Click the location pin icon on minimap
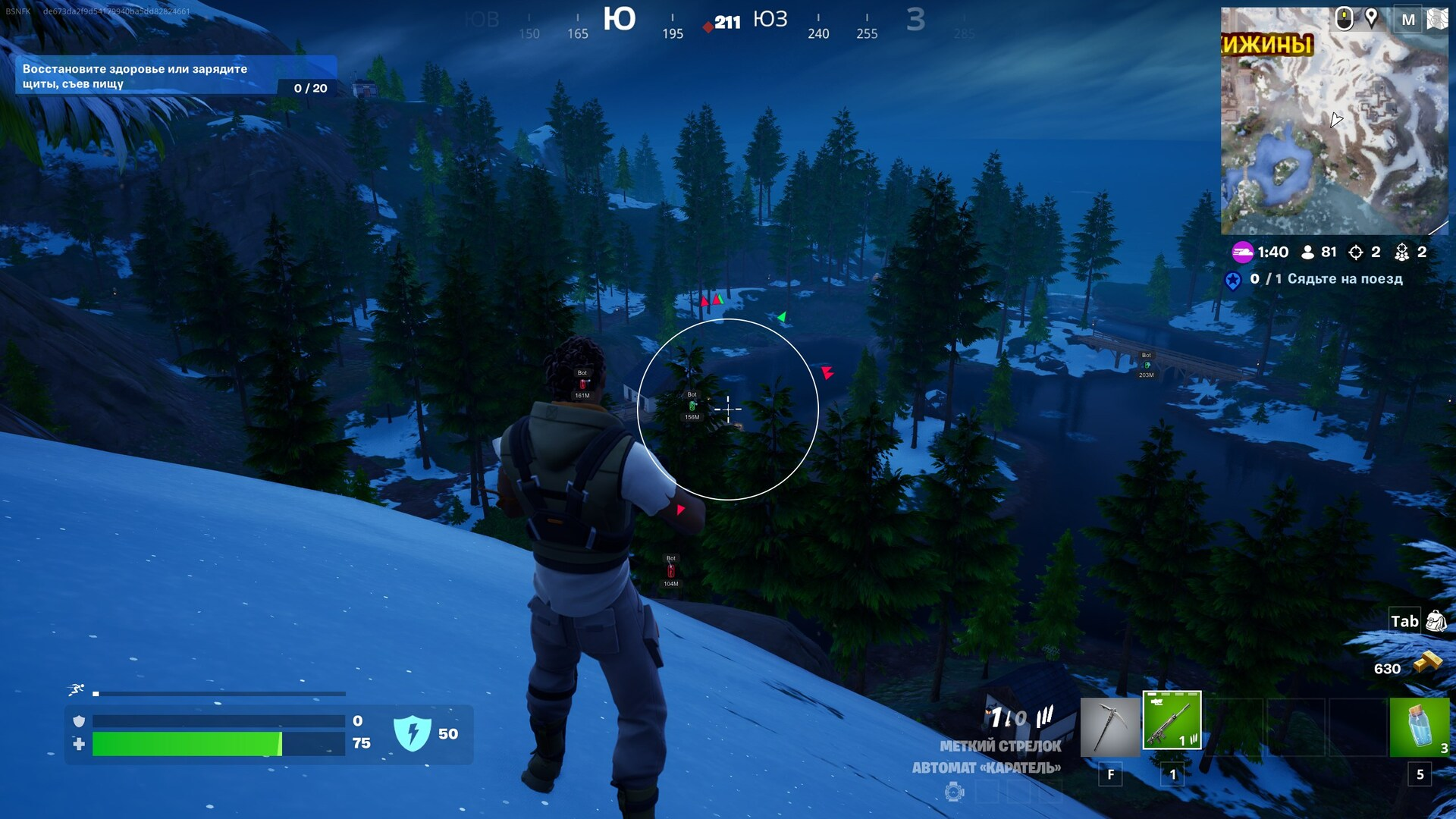The image size is (1456, 819). [x=1371, y=17]
